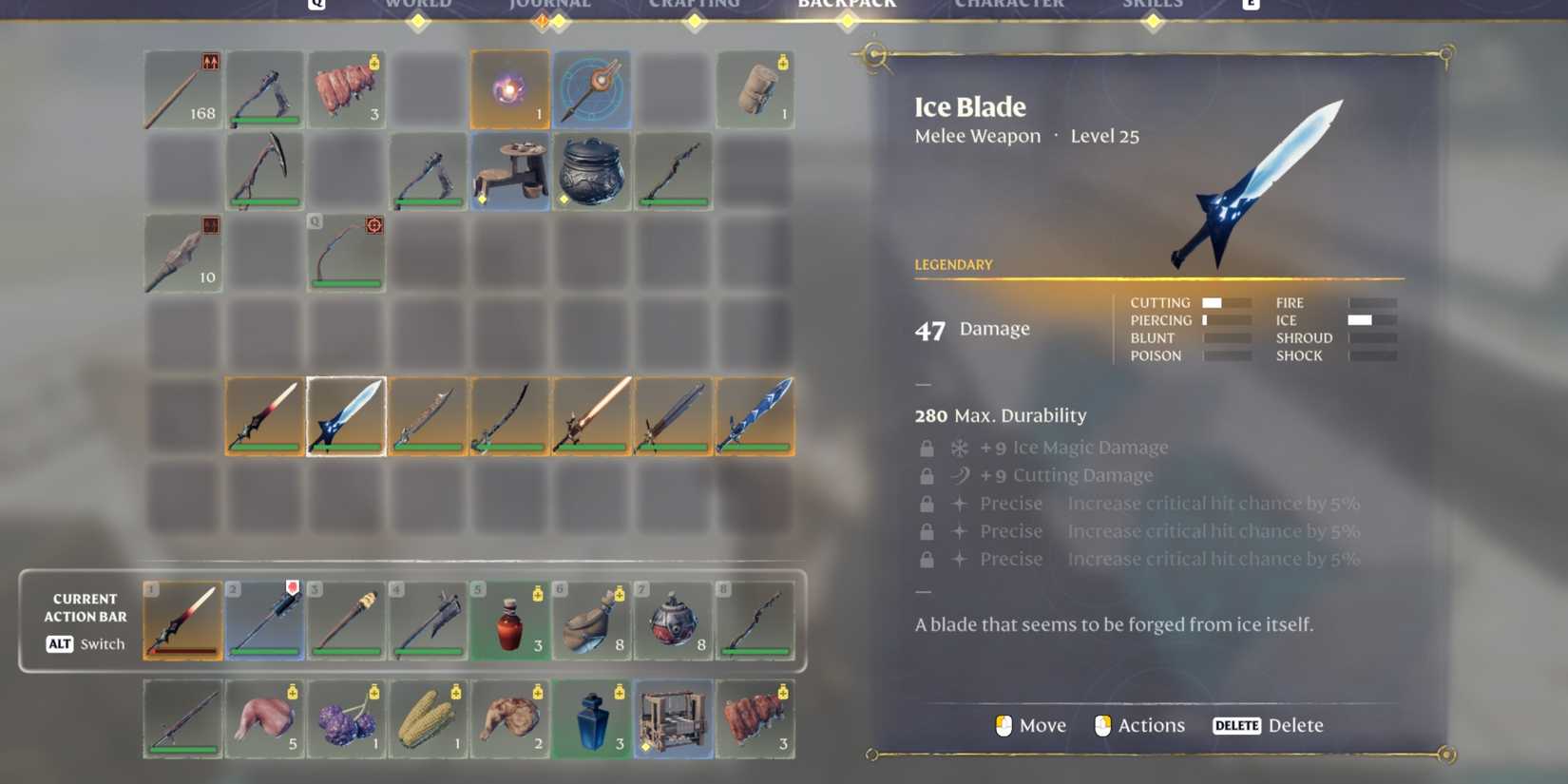The width and height of the screenshot is (1568, 784).
Task: Click the lock beside +9 Cutting Damage
Action: (x=927, y=475)
